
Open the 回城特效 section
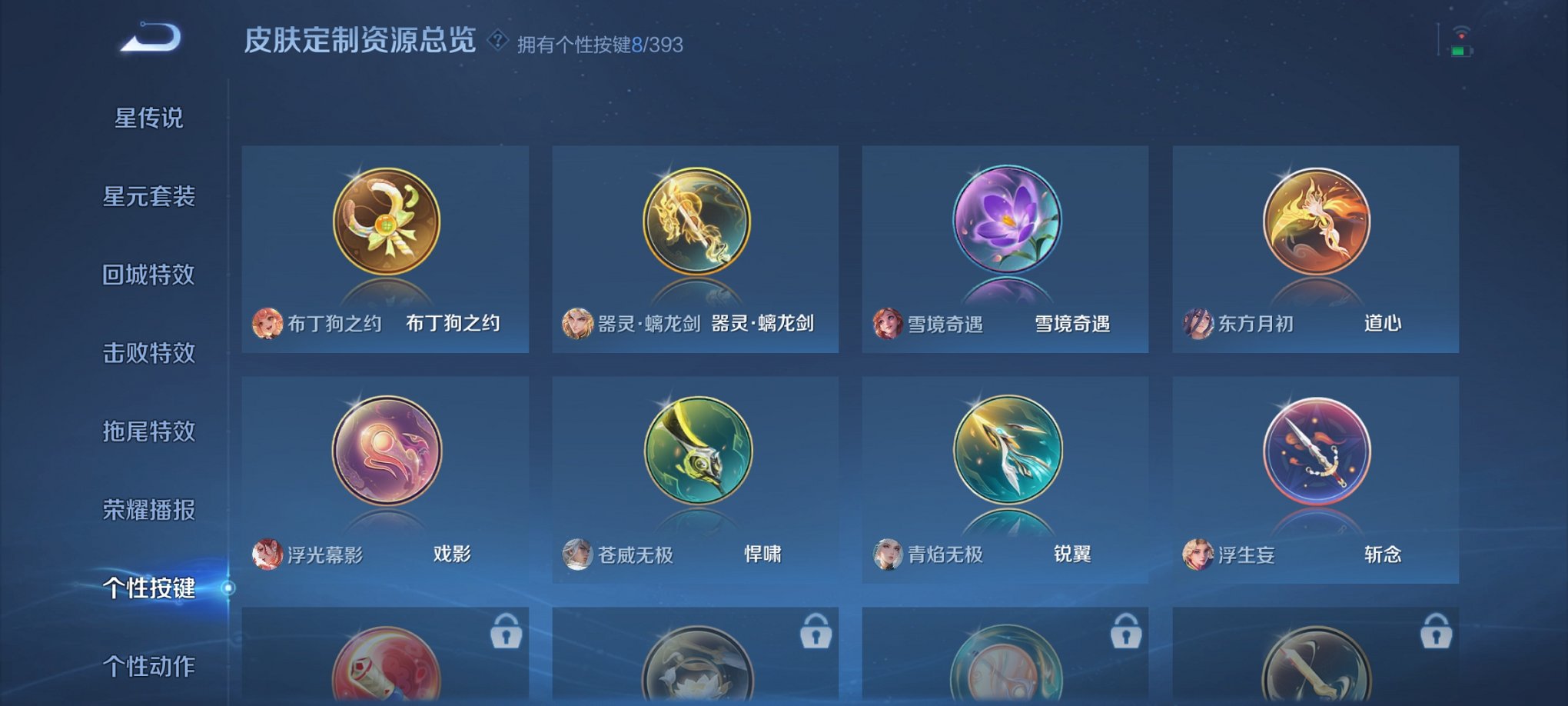point(148,275)
